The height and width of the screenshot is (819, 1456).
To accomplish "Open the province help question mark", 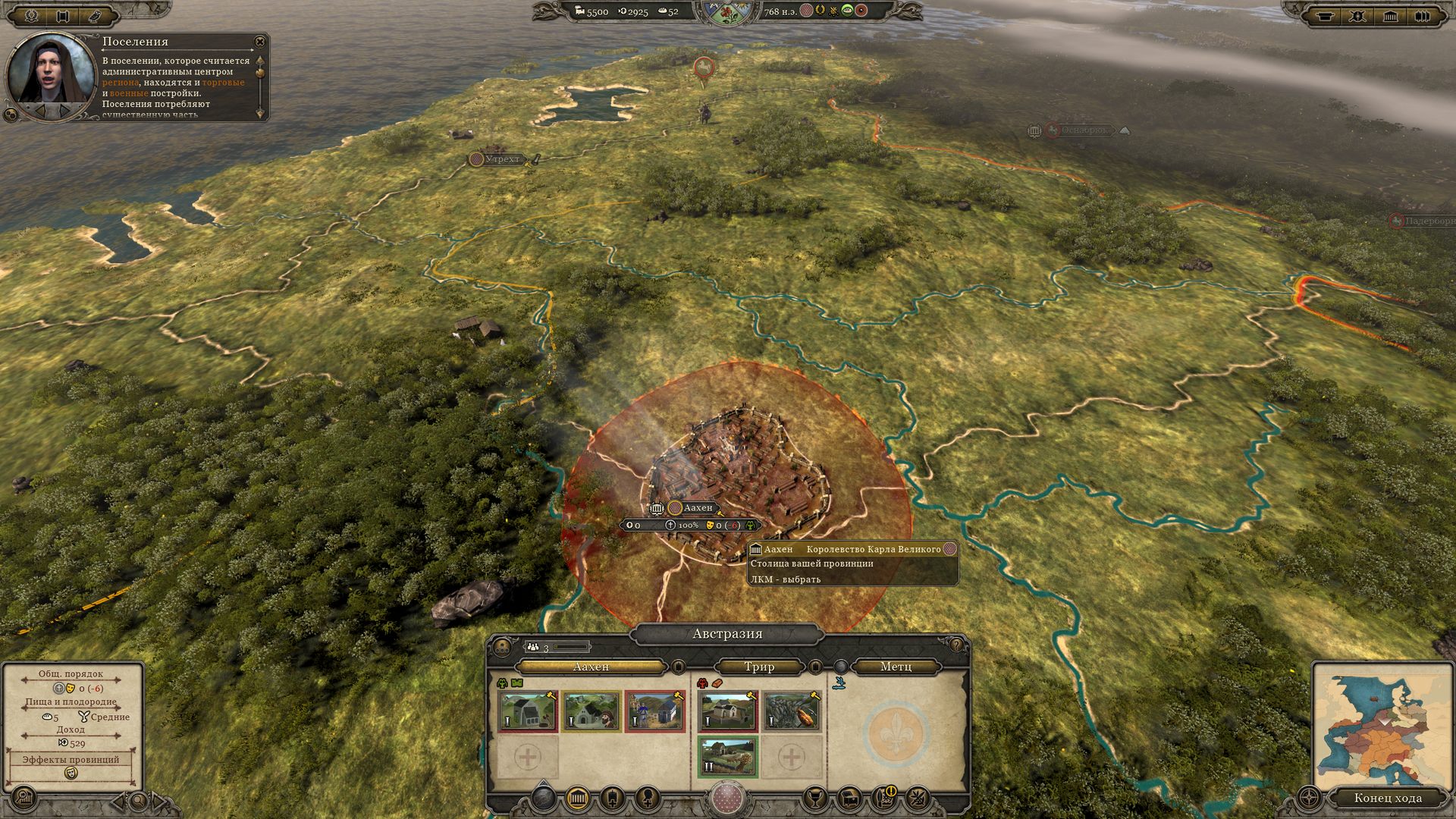I will click(x=956, y=645).
